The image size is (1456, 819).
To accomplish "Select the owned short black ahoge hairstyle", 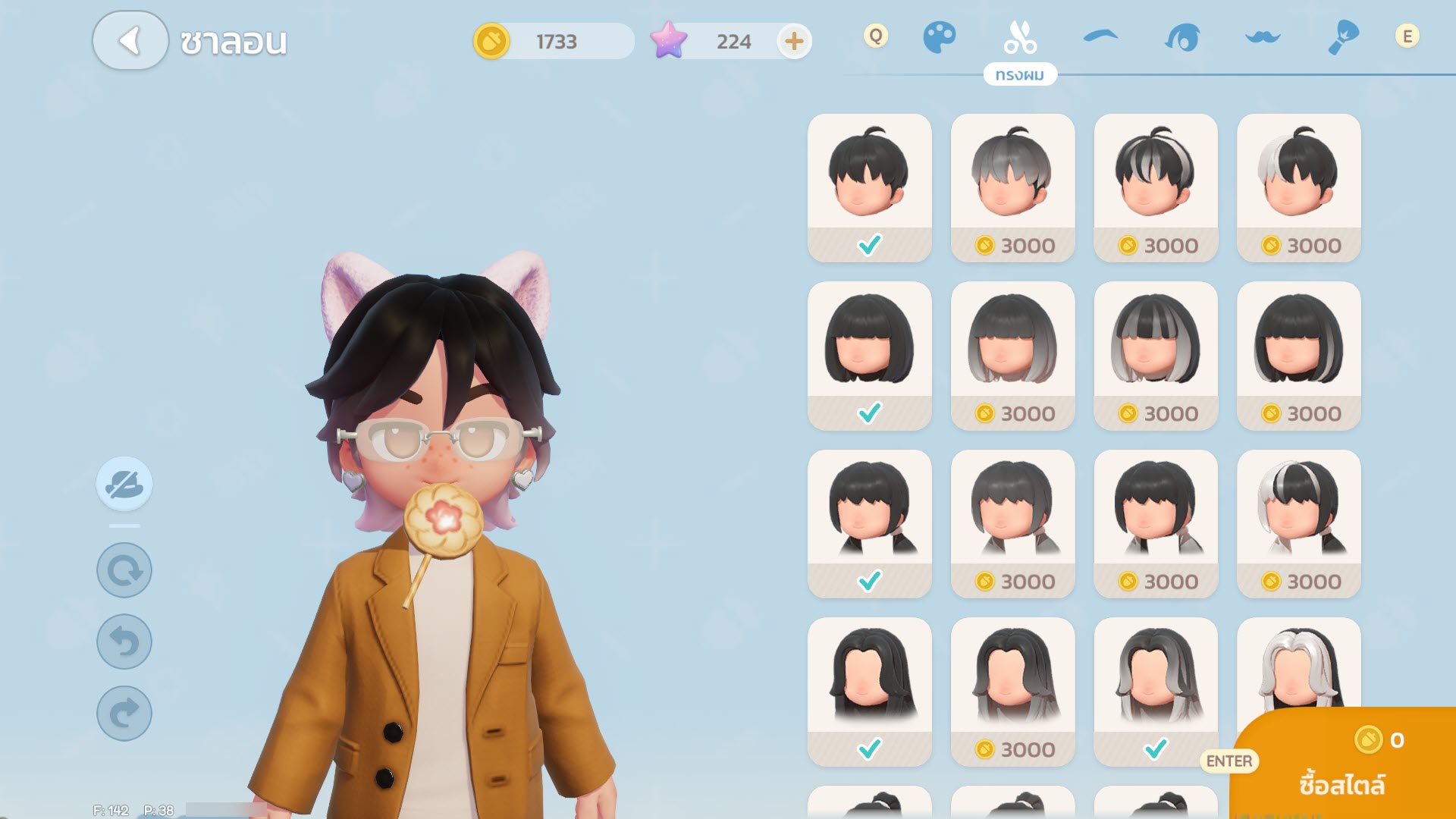I will pos(869,187).
